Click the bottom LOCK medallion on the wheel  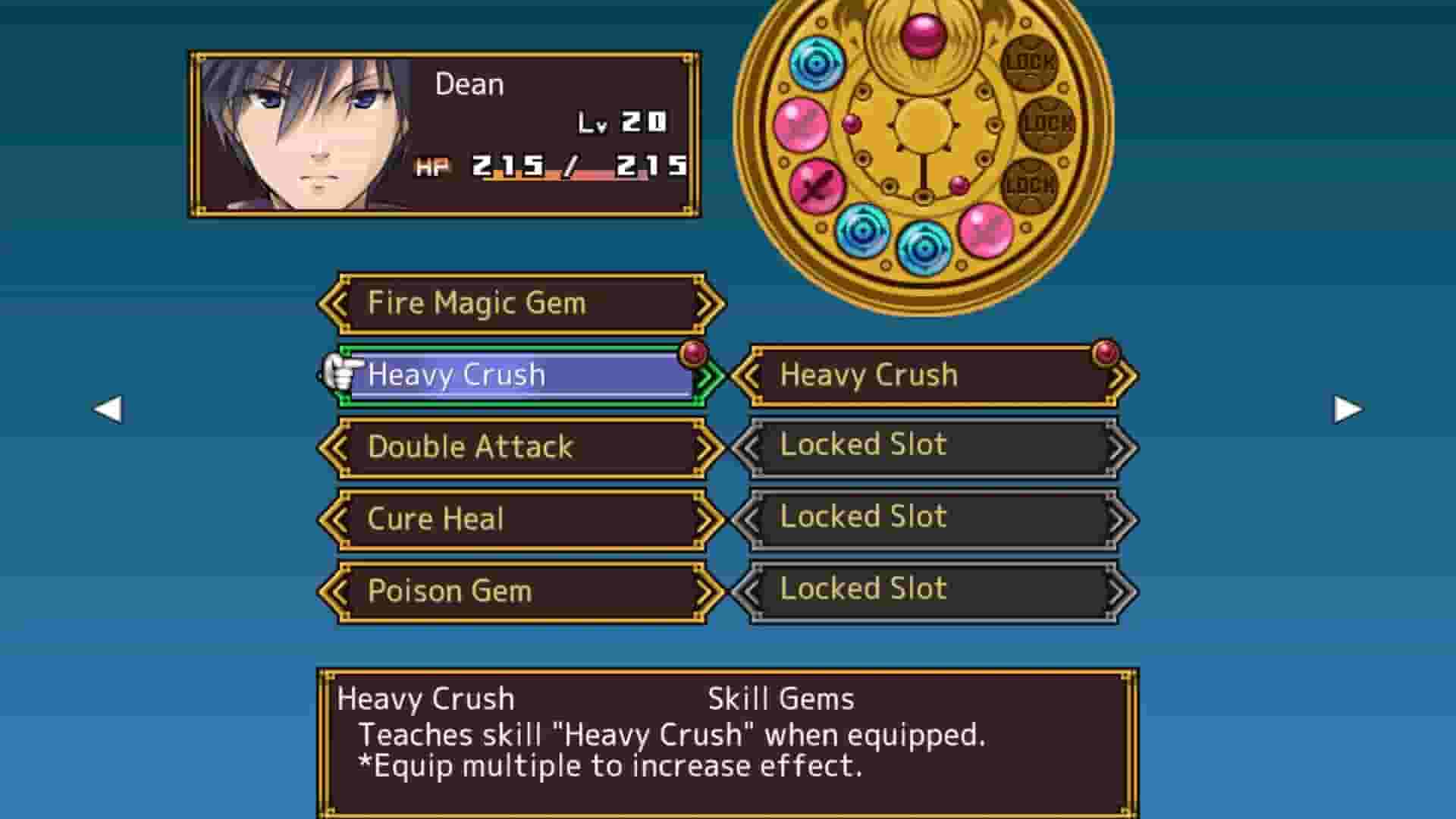coord(1031,184)
